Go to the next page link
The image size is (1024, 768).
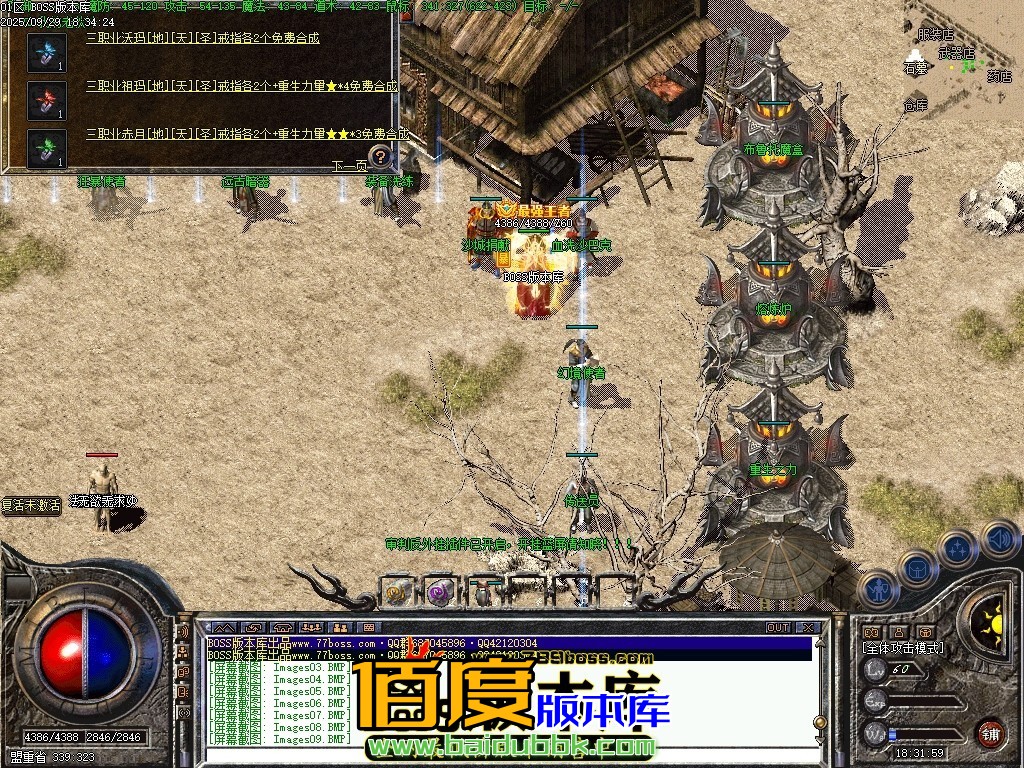click(350, 167)
